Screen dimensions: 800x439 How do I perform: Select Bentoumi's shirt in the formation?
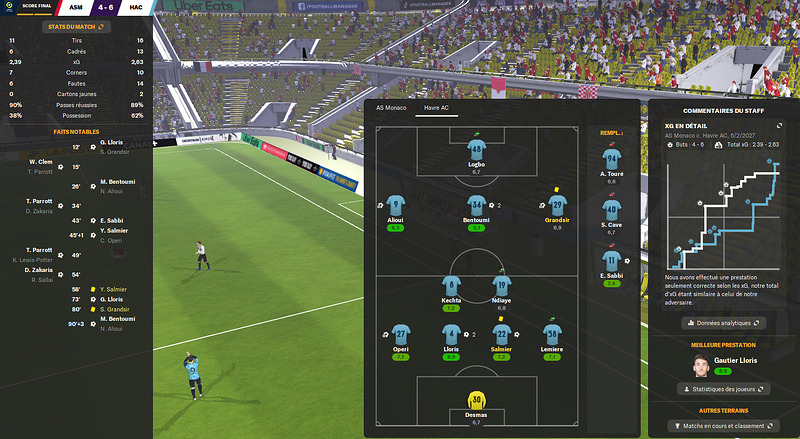(476, 206)
